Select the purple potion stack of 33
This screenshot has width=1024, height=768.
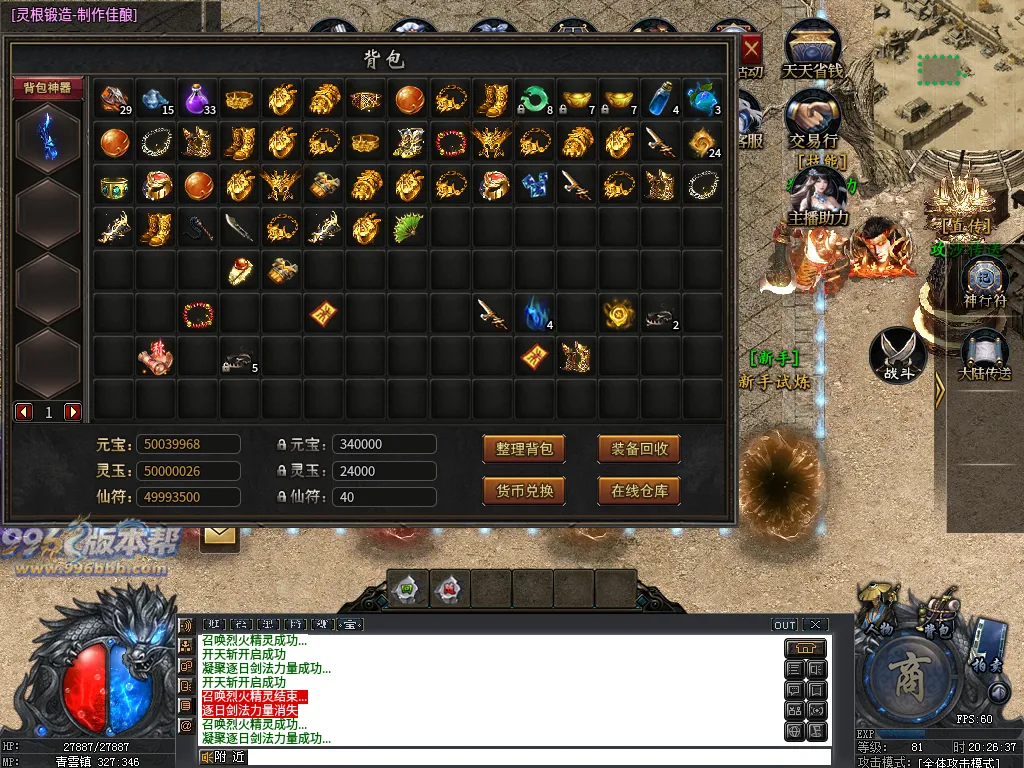click(197, 100)
